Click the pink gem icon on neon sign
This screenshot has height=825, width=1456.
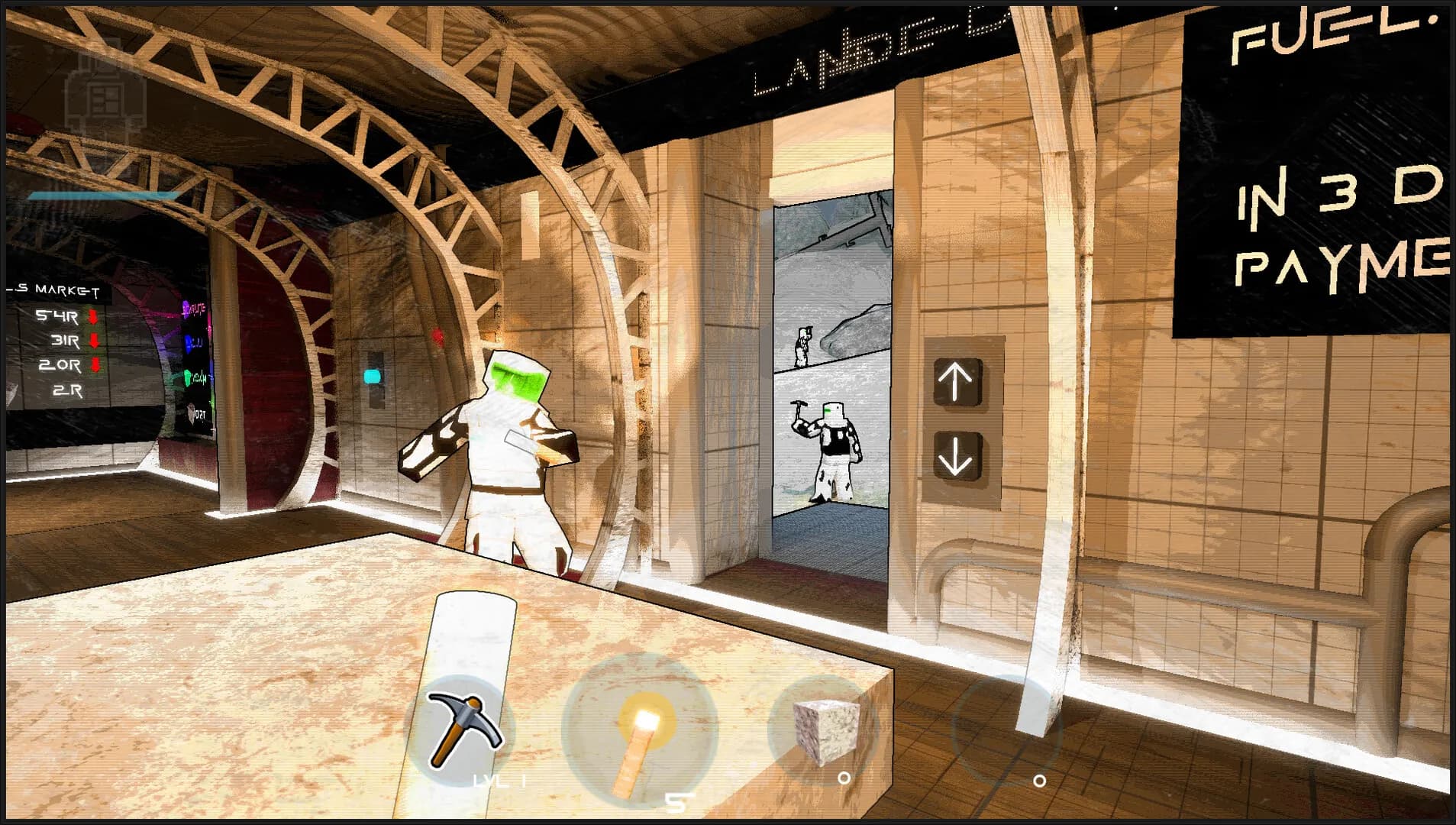[x=186, y=307]
